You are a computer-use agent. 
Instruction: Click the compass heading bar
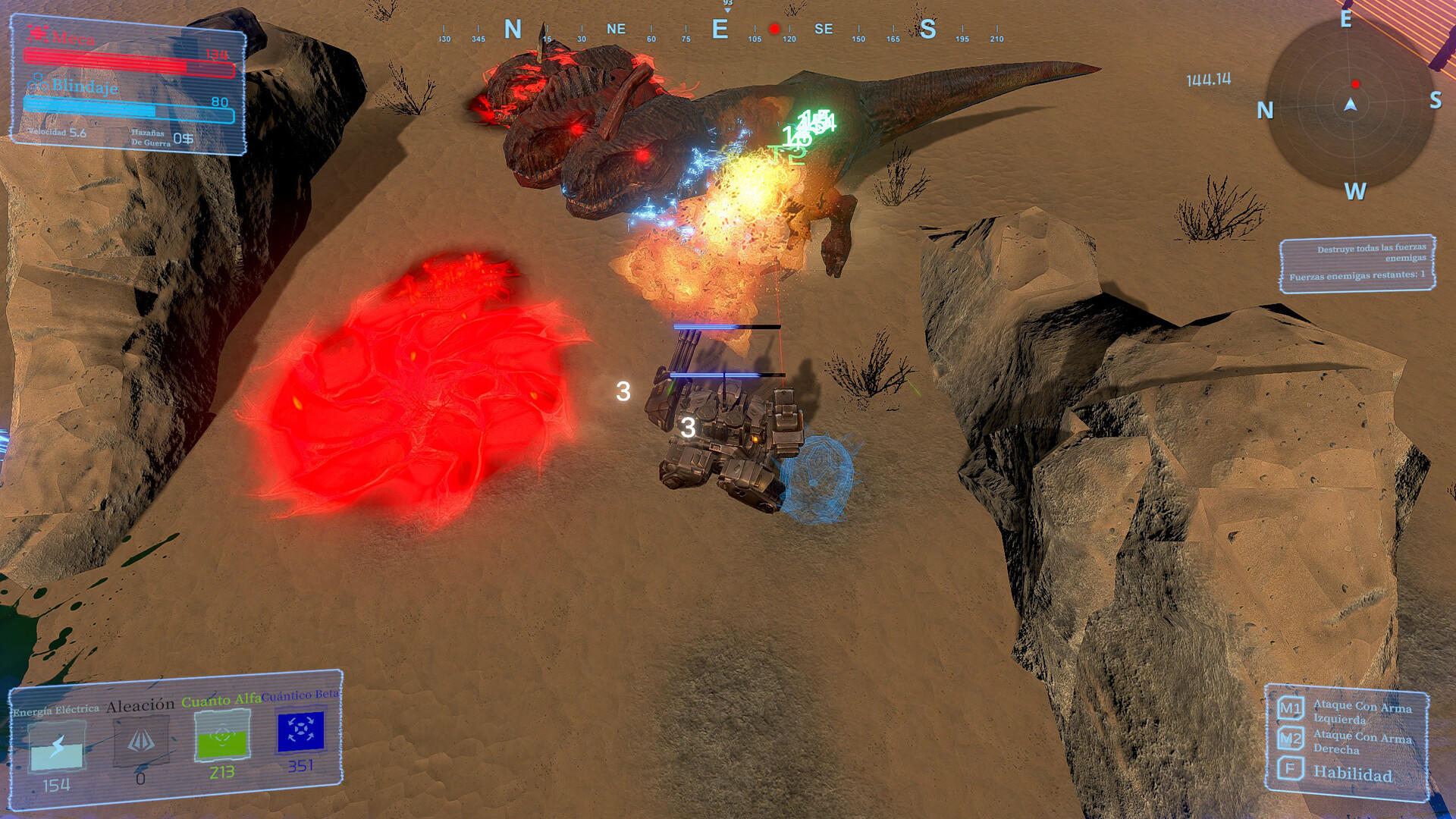pos(720,31)
